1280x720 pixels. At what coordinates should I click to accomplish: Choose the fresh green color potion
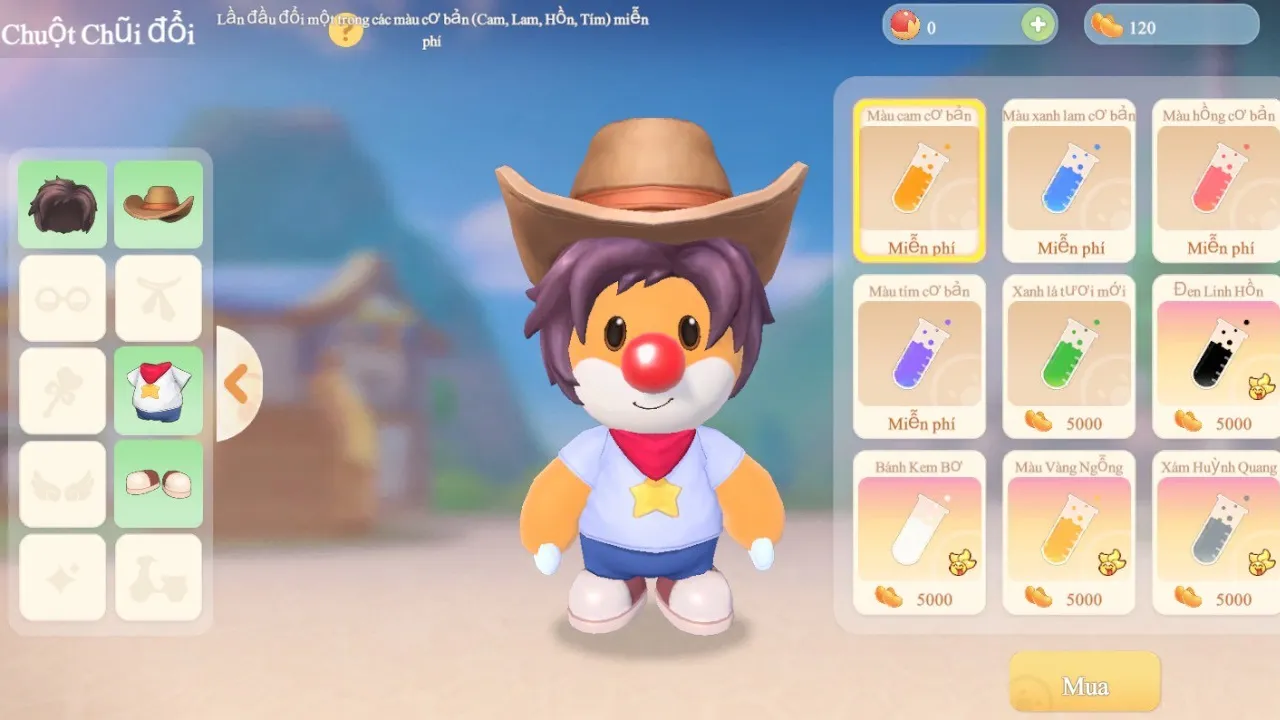coord(1069,357)
